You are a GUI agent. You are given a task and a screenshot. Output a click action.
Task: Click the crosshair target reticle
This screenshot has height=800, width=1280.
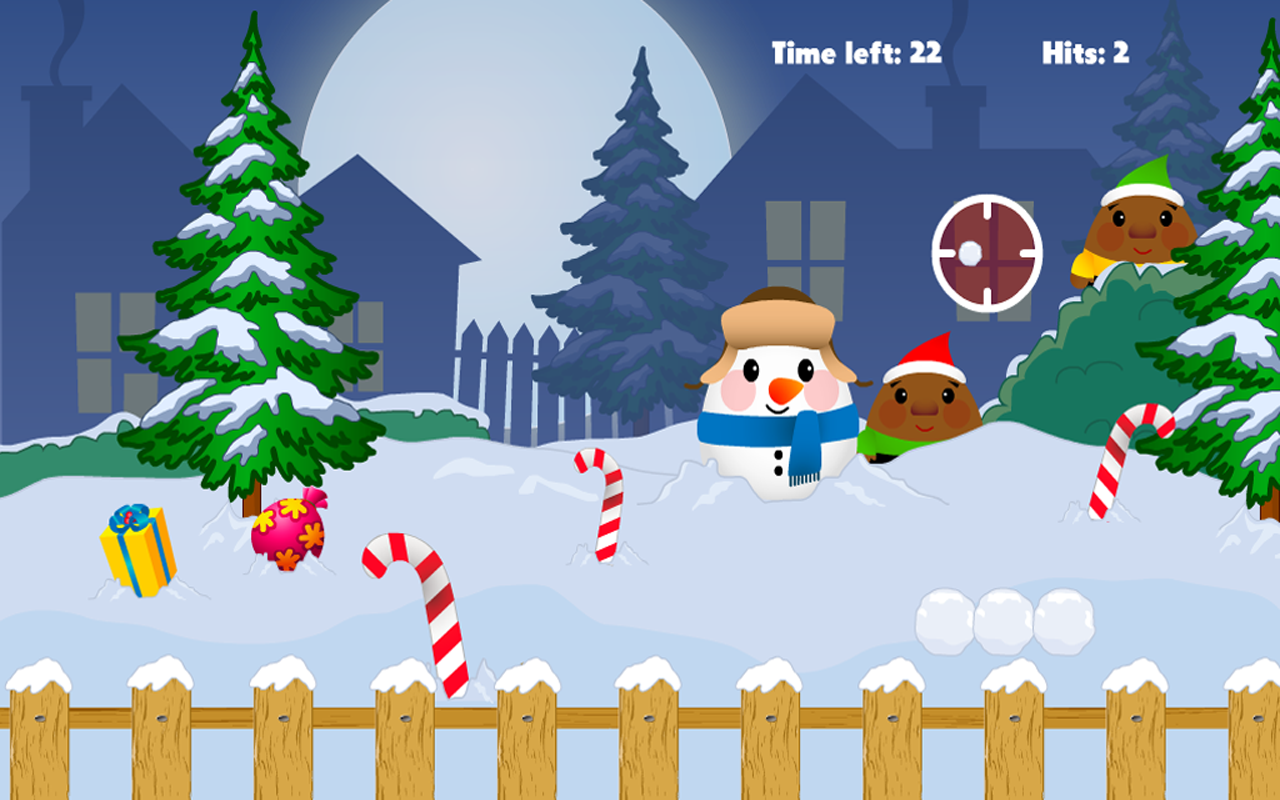(985, 250)
